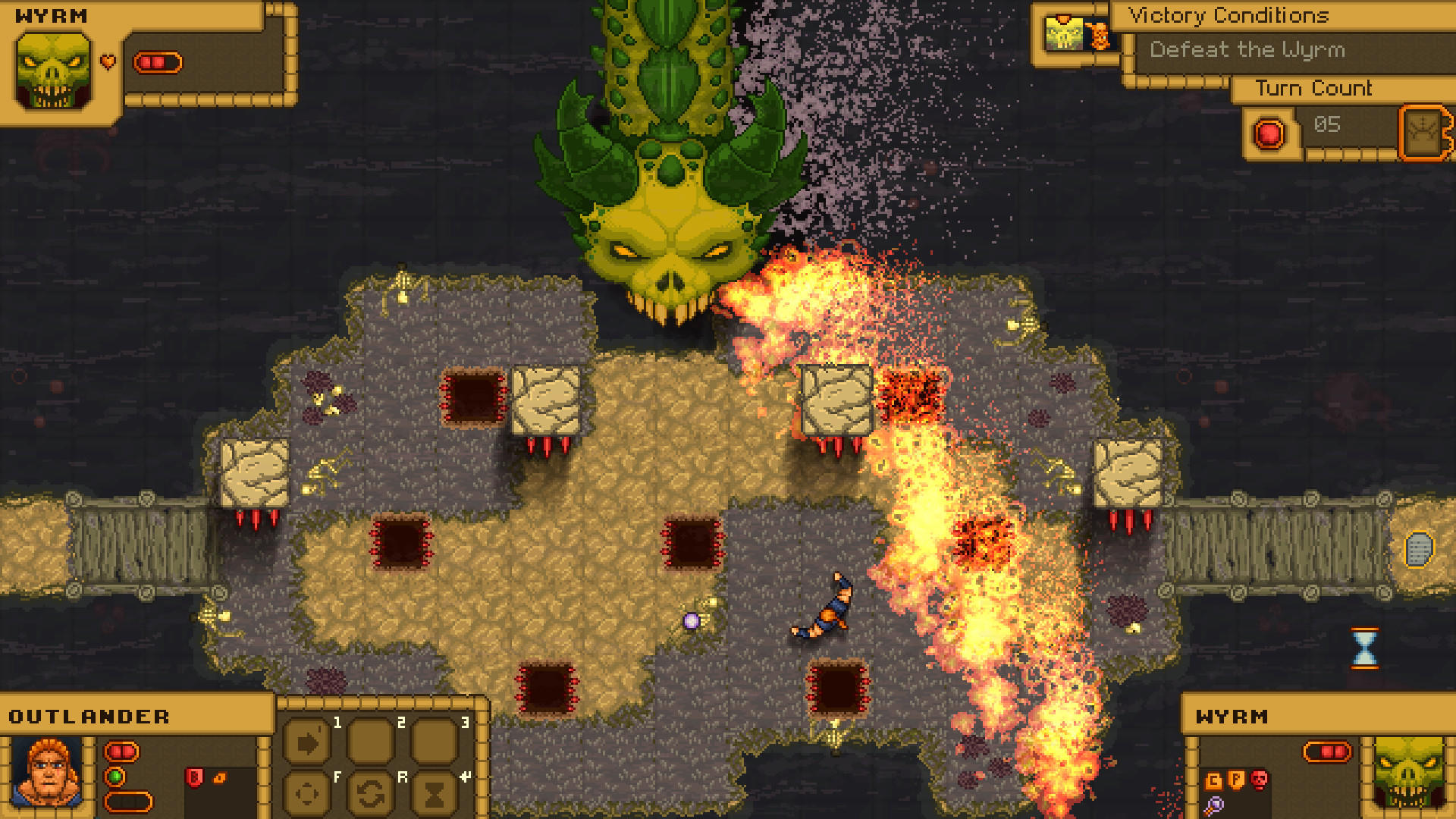Click the Defeat the Wyrm objective text
This screenshot has width=1456, height=819.
click(x=1247, y=50)
